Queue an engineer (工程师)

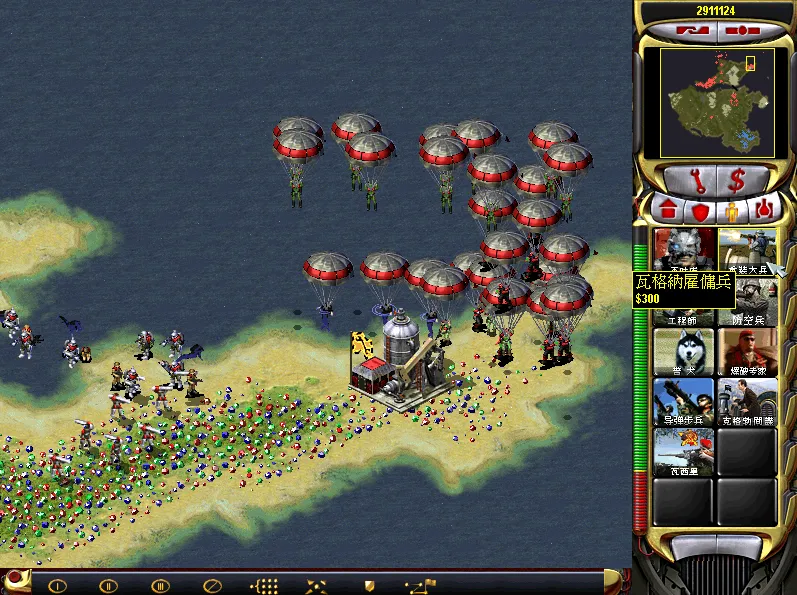(683, 304)
